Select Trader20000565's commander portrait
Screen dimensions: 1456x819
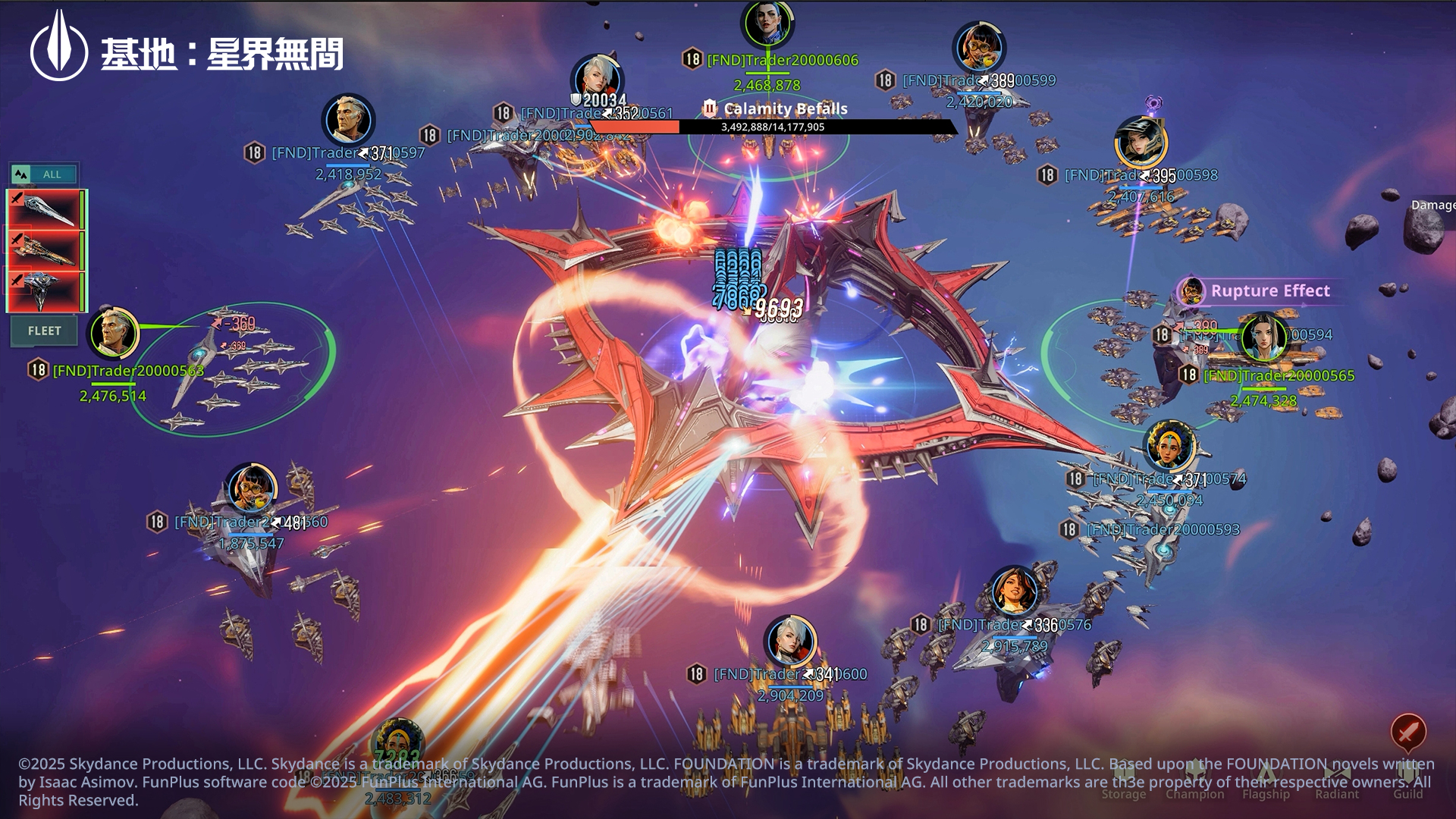[x=1263, y=337]
